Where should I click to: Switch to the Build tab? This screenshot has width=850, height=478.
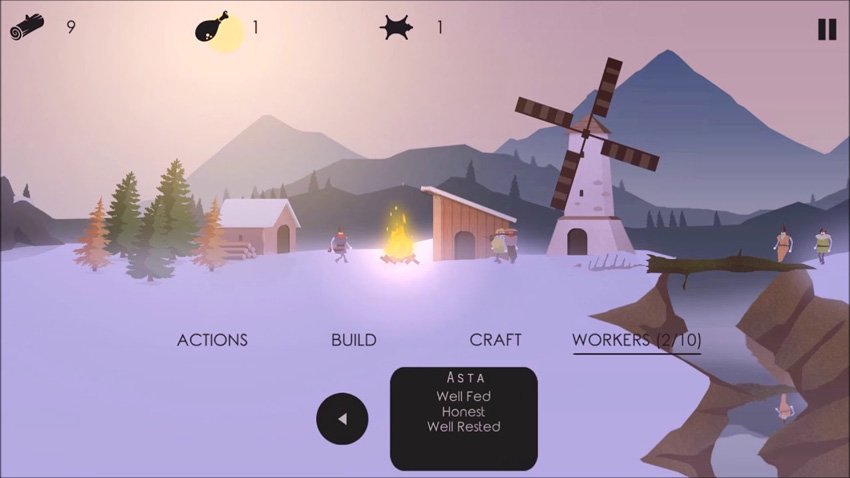[x=354, y=340]
